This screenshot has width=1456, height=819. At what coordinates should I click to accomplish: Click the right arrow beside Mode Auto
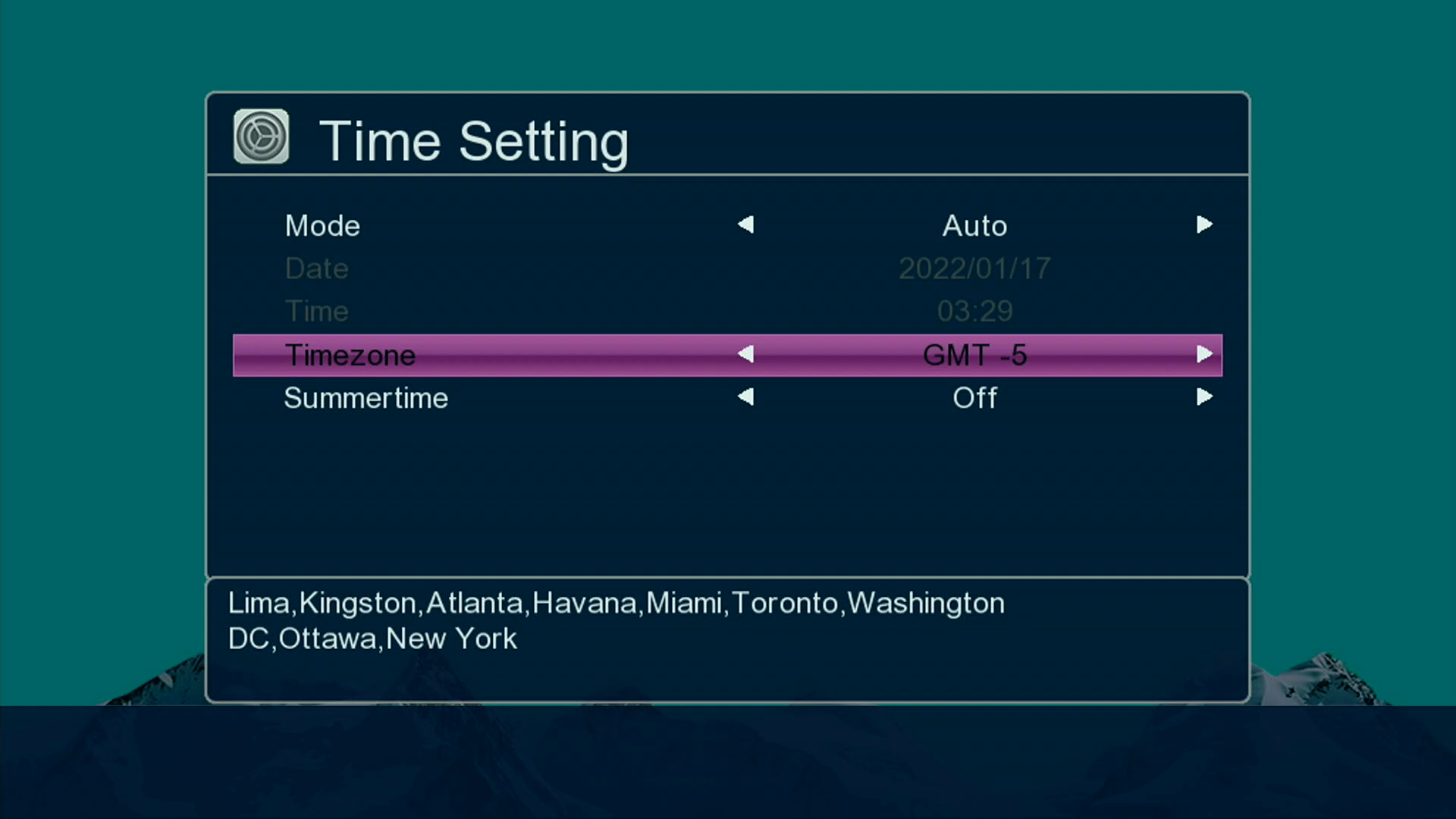tap(1204, 224)
